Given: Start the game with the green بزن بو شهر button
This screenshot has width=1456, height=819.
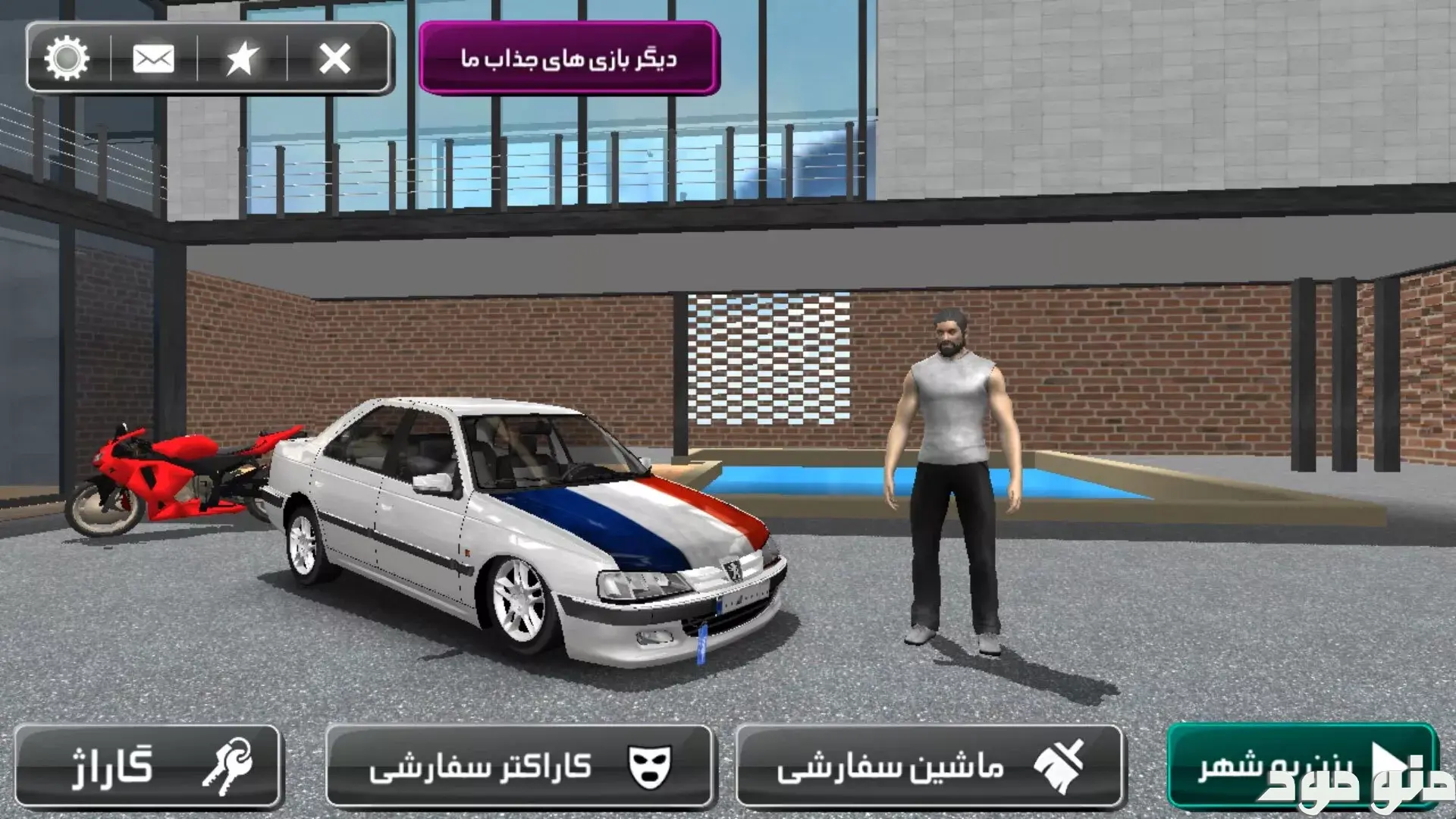Looking at the screenshot, I should tap(1301, 766).
